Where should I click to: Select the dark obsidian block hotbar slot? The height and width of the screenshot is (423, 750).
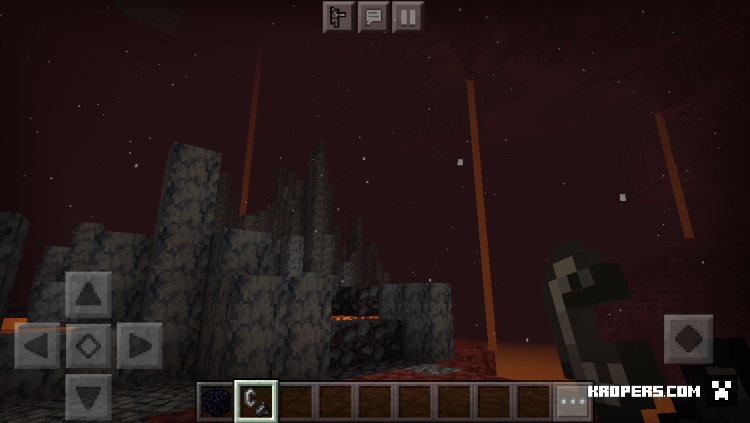[215, 401]
